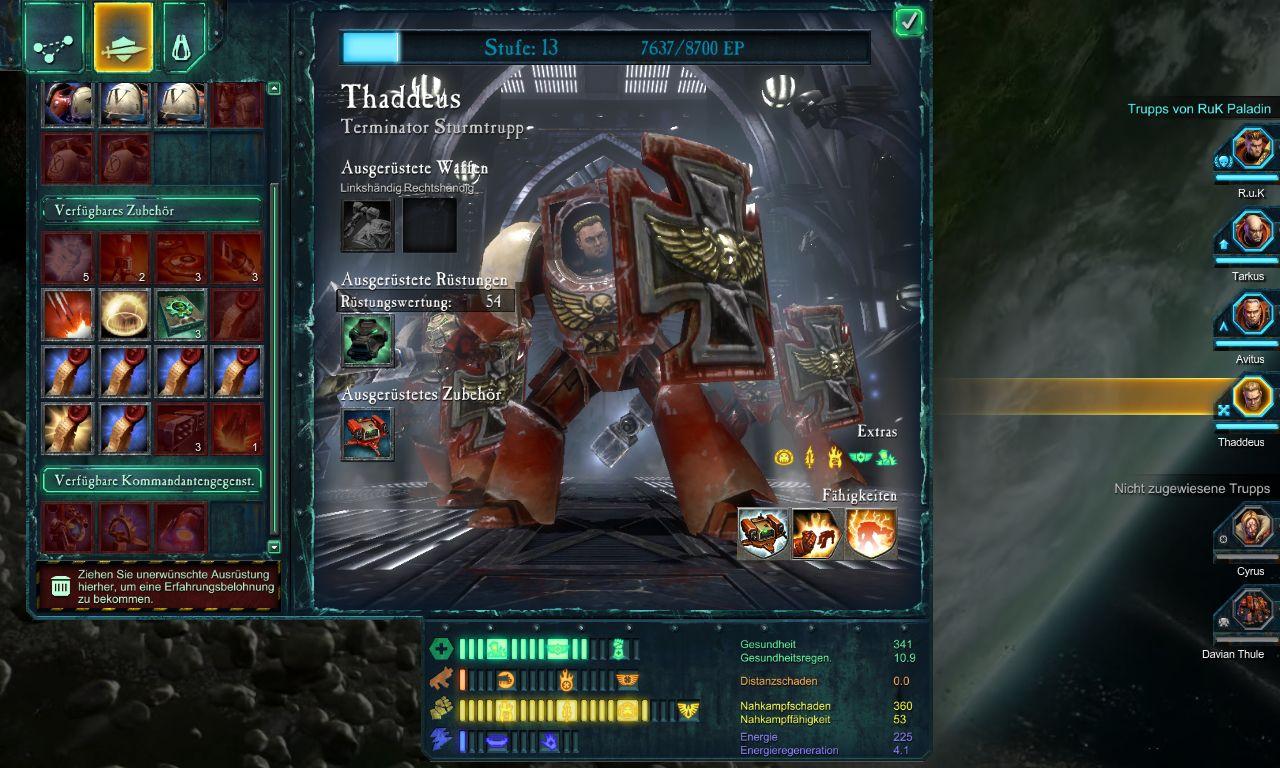Click the inventory scroll-down arrow

pyautogui.click(x=274, y=546)
